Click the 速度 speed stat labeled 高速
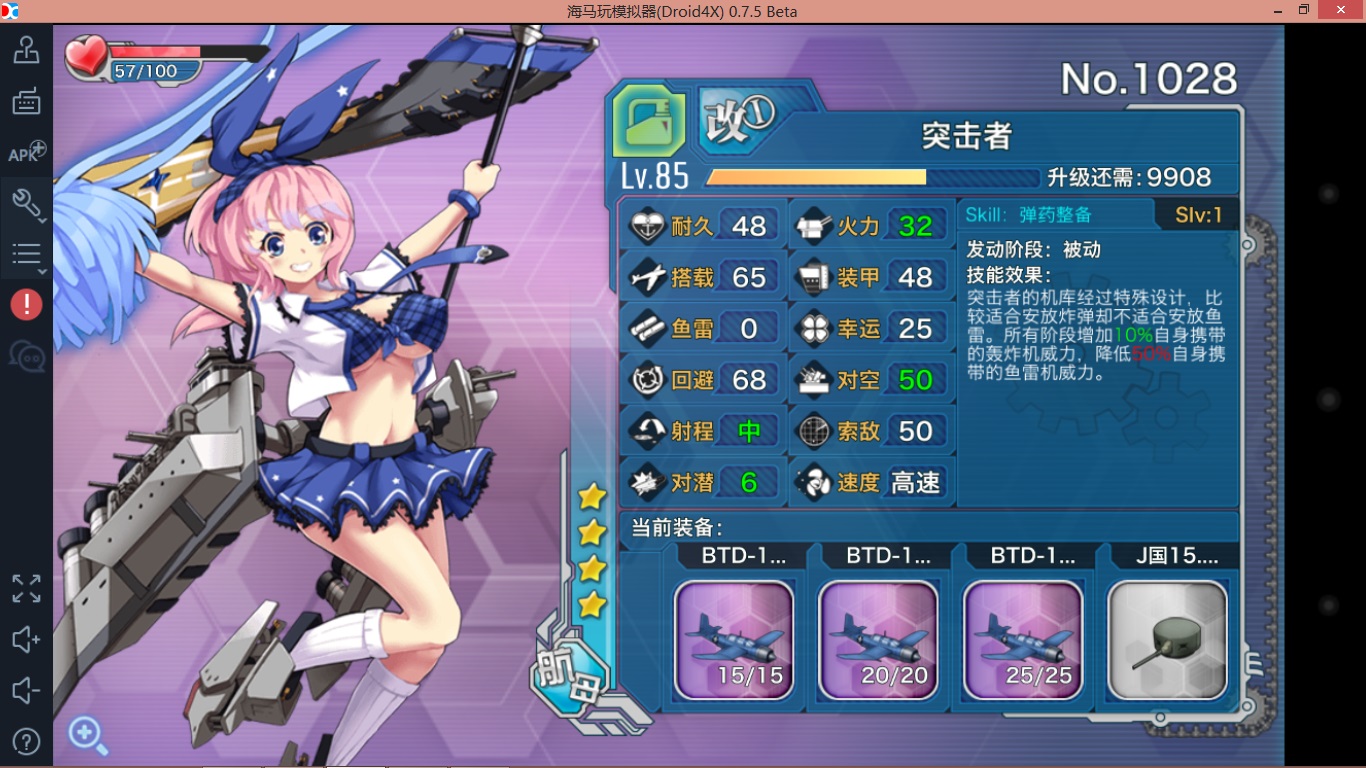1366x768 pixels. click(872, 482)
